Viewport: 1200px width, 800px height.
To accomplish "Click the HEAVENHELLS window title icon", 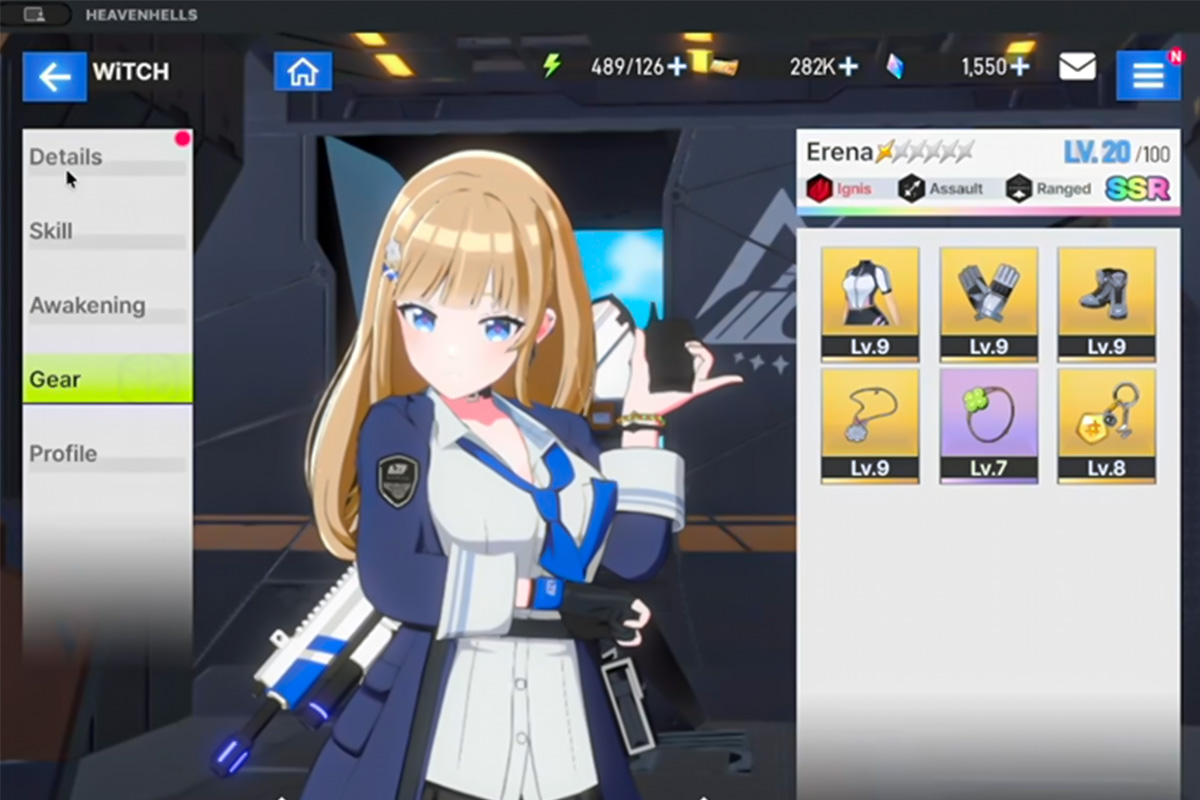I will pos(34,15).
